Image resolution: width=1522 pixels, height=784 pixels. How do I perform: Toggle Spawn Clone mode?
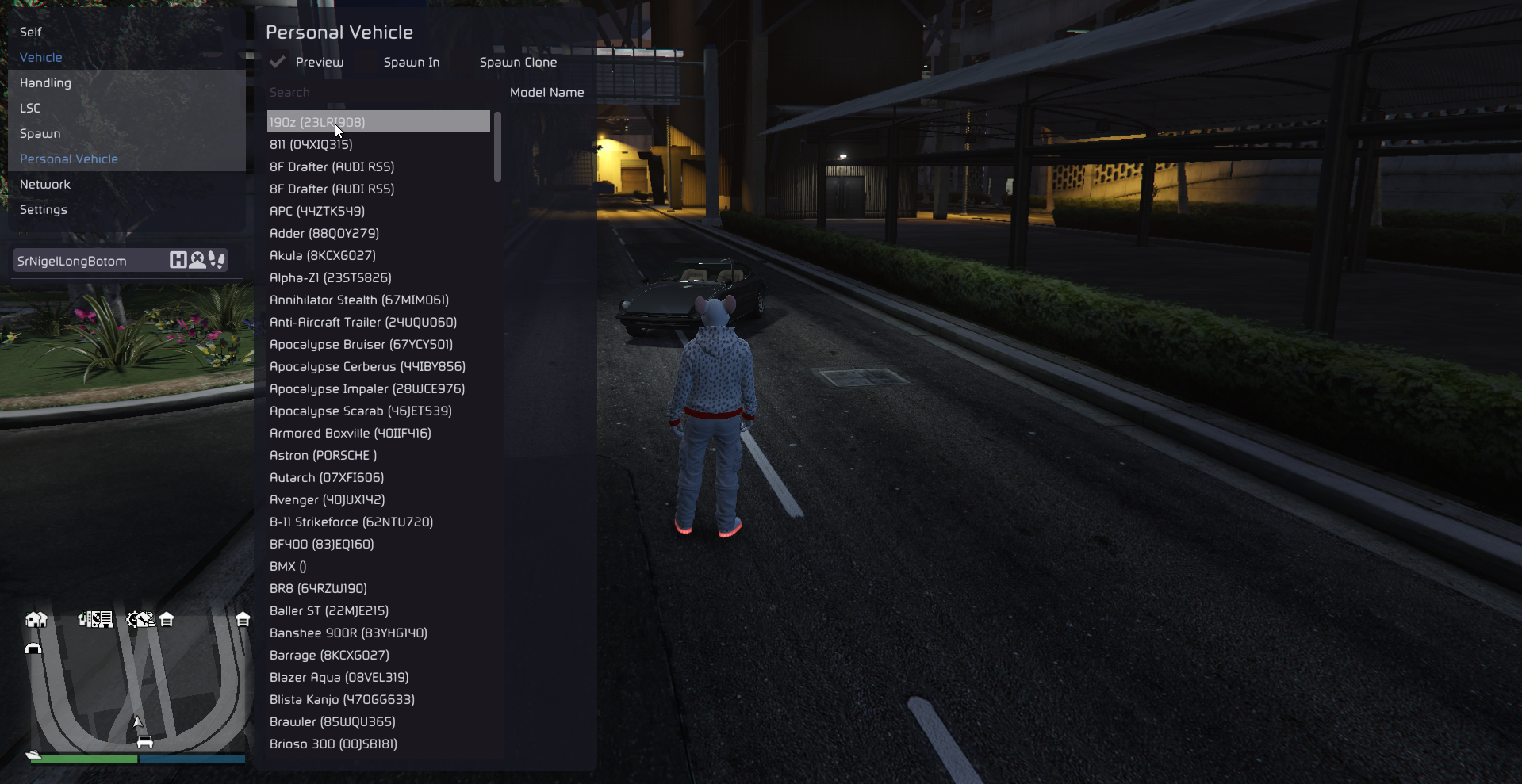click(518, 62)
